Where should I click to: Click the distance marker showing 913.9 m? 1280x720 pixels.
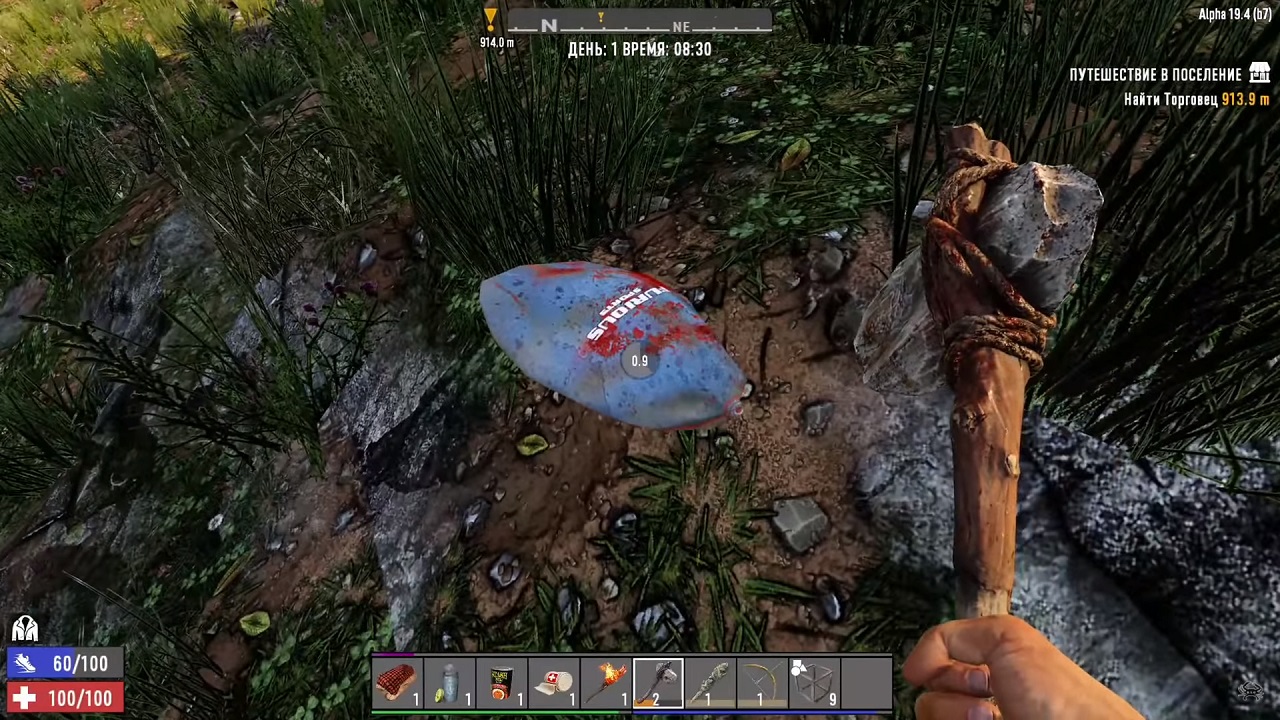(1245, 99)
